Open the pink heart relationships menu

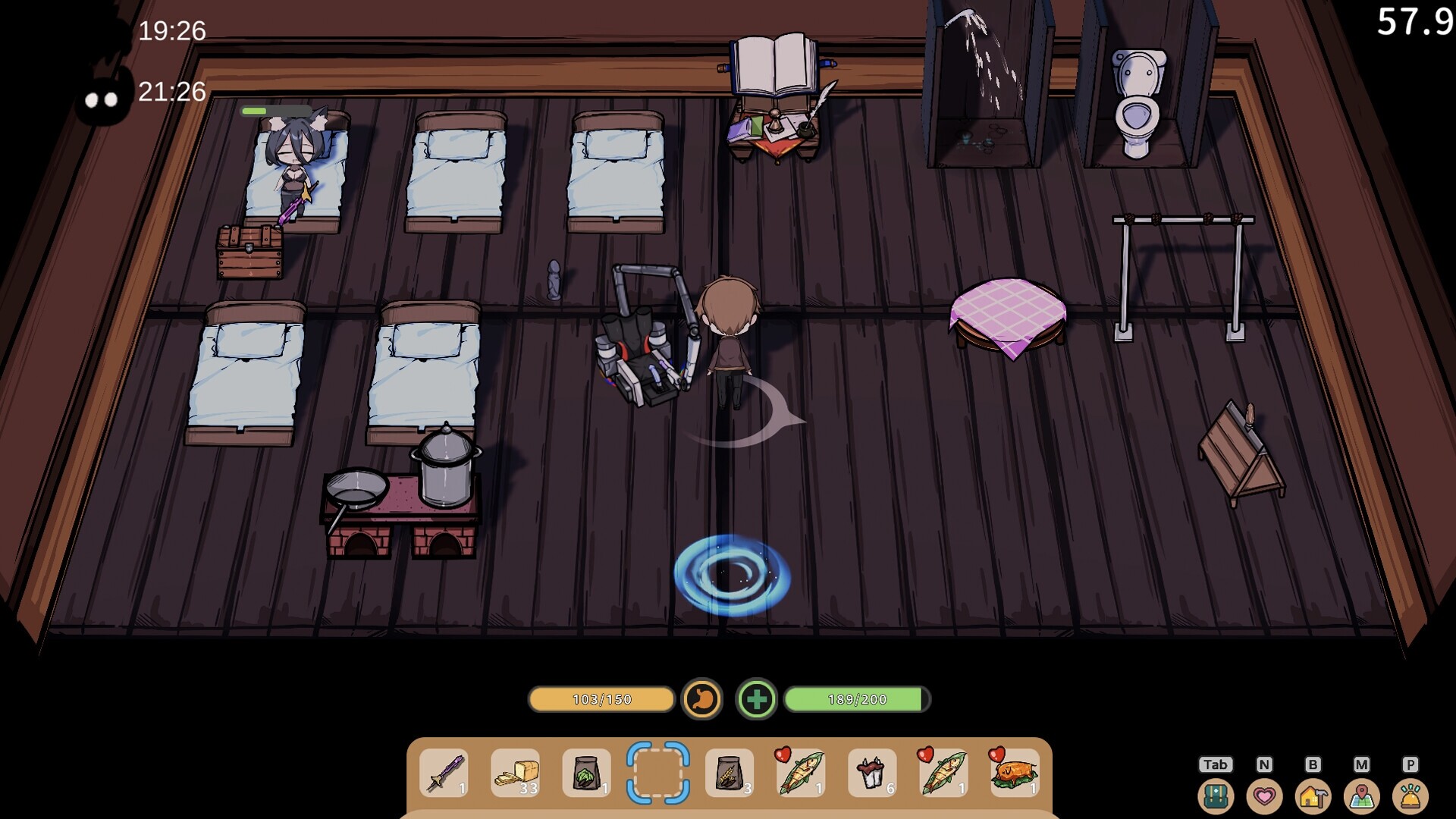click(x=1264, y=796)
